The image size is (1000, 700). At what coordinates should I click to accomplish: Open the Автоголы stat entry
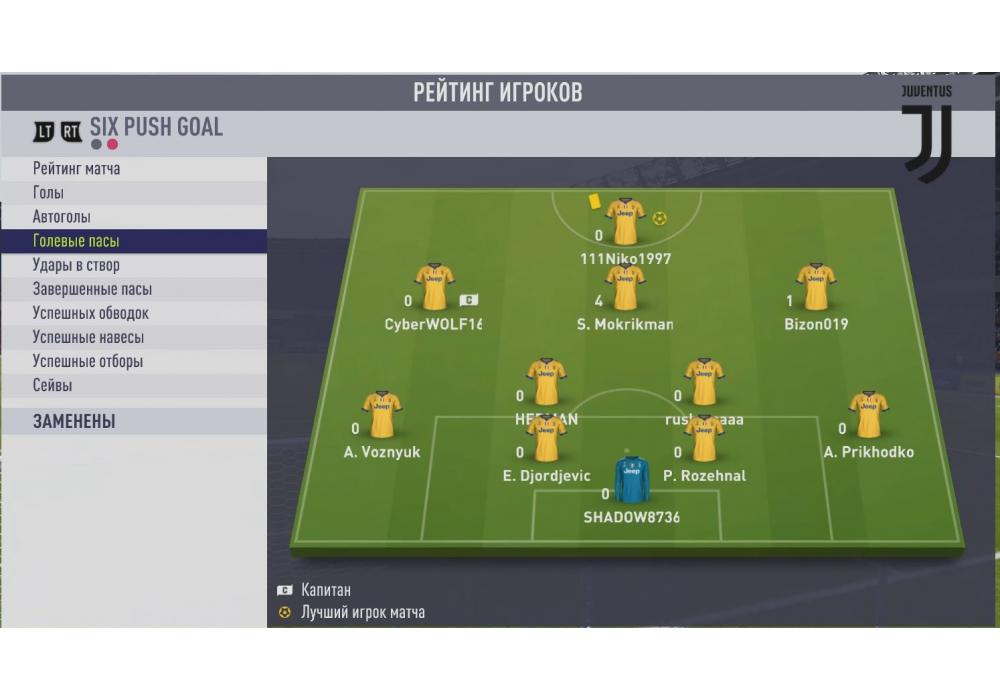(x=134, y=217)
